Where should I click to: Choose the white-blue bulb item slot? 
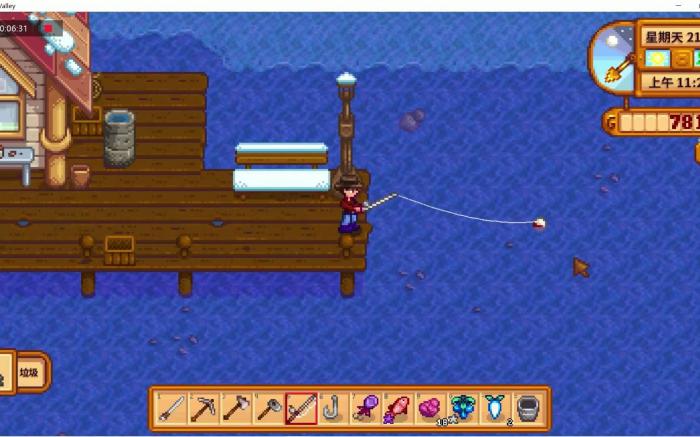pyautogui.click(x=494, y=408)
